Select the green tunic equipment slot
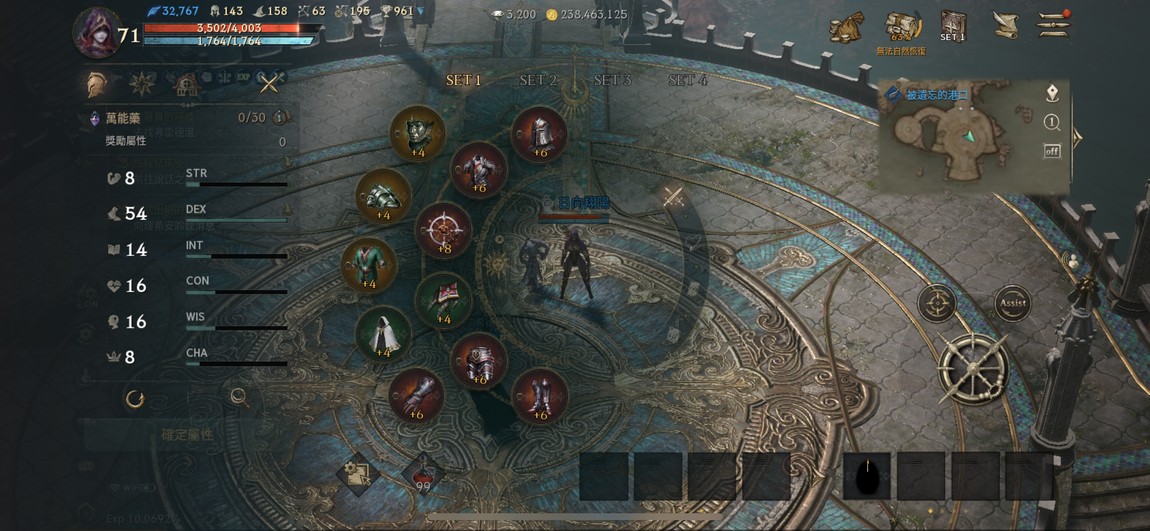The width and height of the screenshot is (1150, 531). (x=369, y=265)
